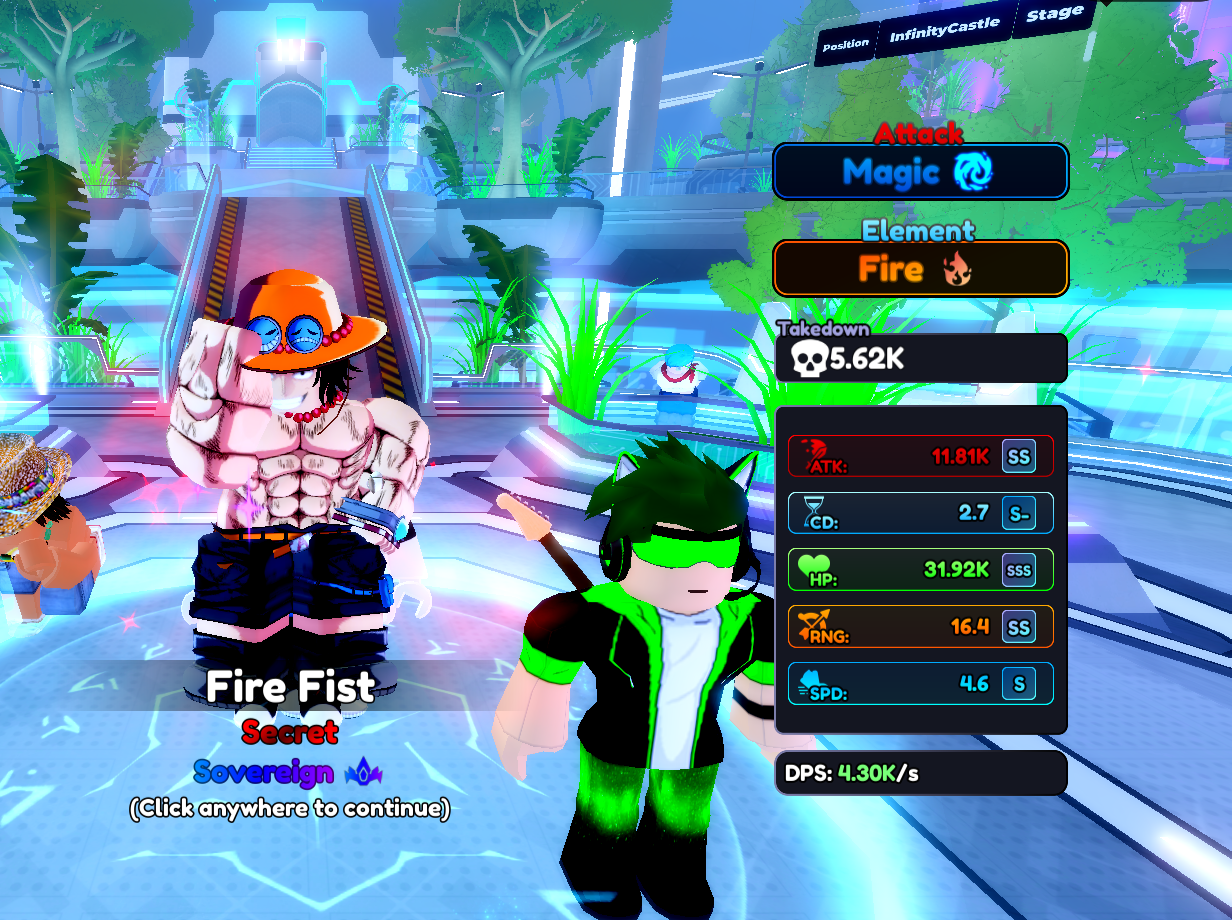Click the continue prompt under Sovereign
The height and width of the screenshot is (920, 1232).
click(290, 808)
